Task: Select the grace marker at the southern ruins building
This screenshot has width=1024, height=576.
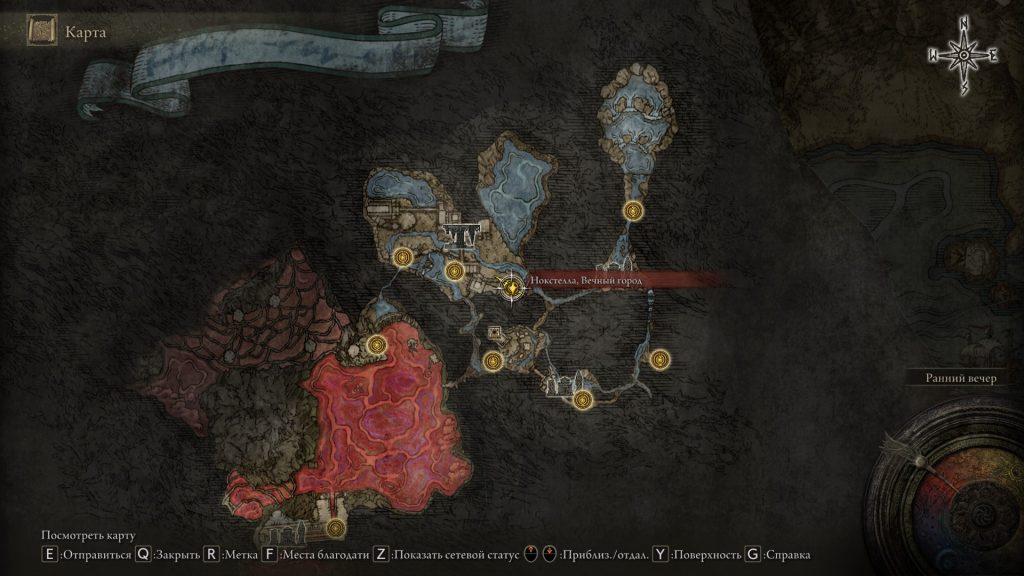Action: 584,400
